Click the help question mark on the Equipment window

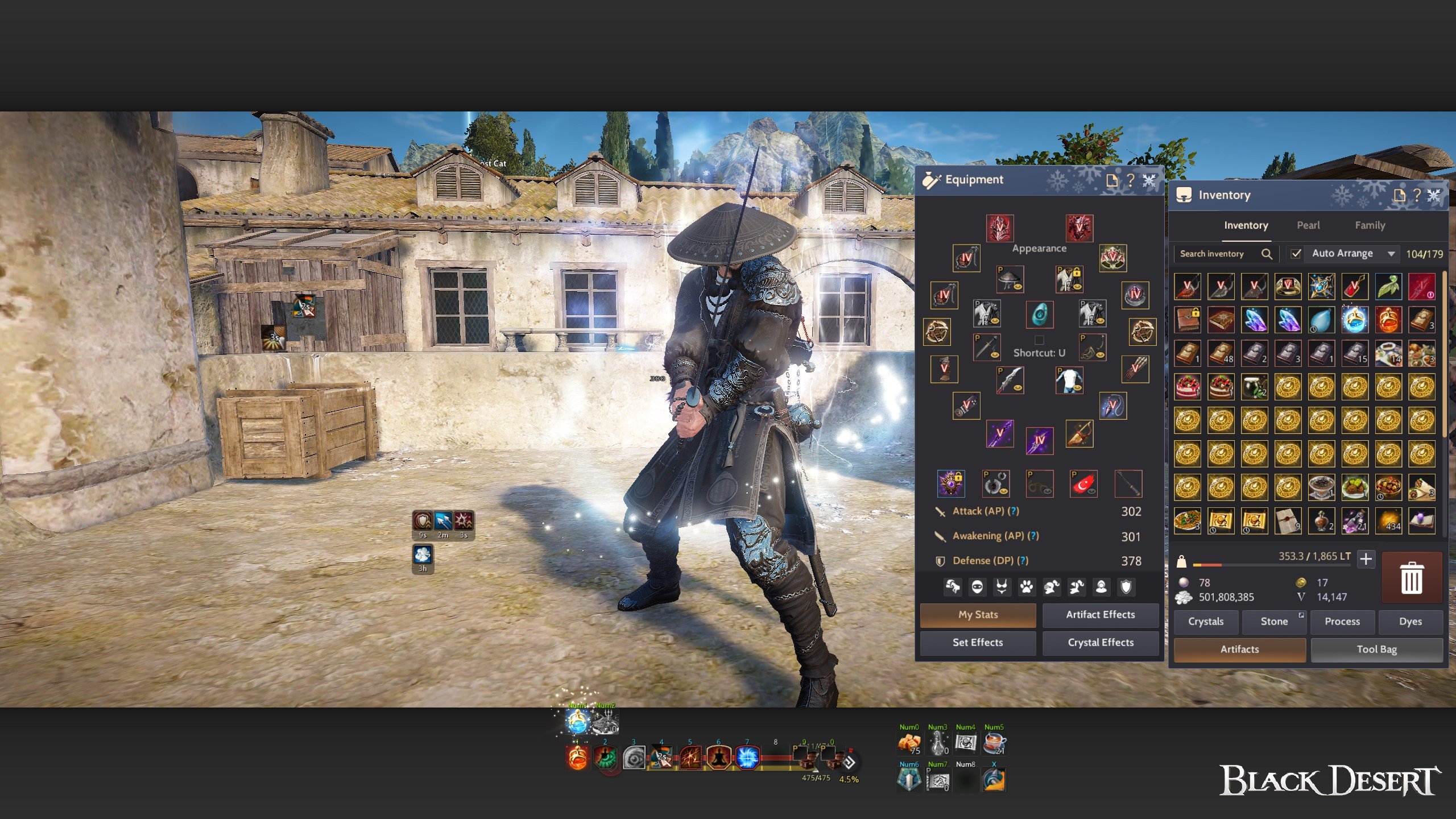tap(1130, 180)
